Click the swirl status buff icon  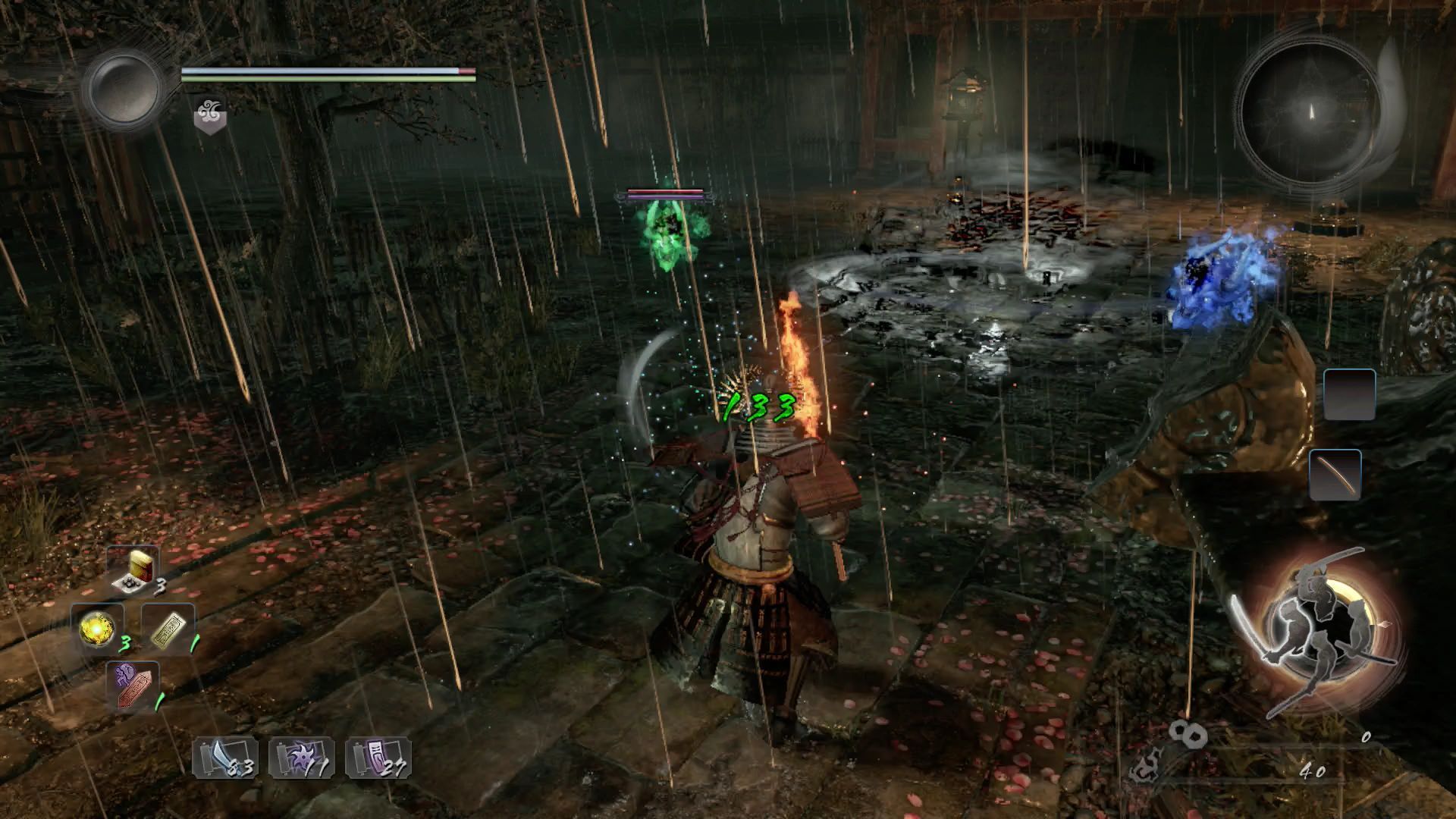(x=209, y=116)
